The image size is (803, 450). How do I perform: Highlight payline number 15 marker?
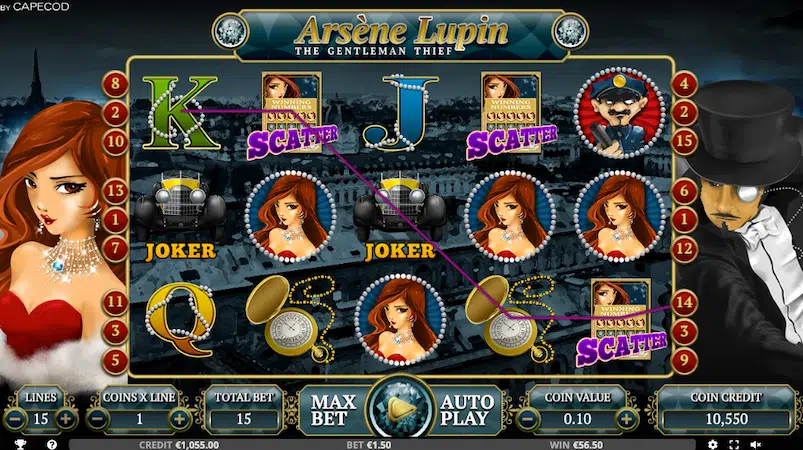click(685, 141)
